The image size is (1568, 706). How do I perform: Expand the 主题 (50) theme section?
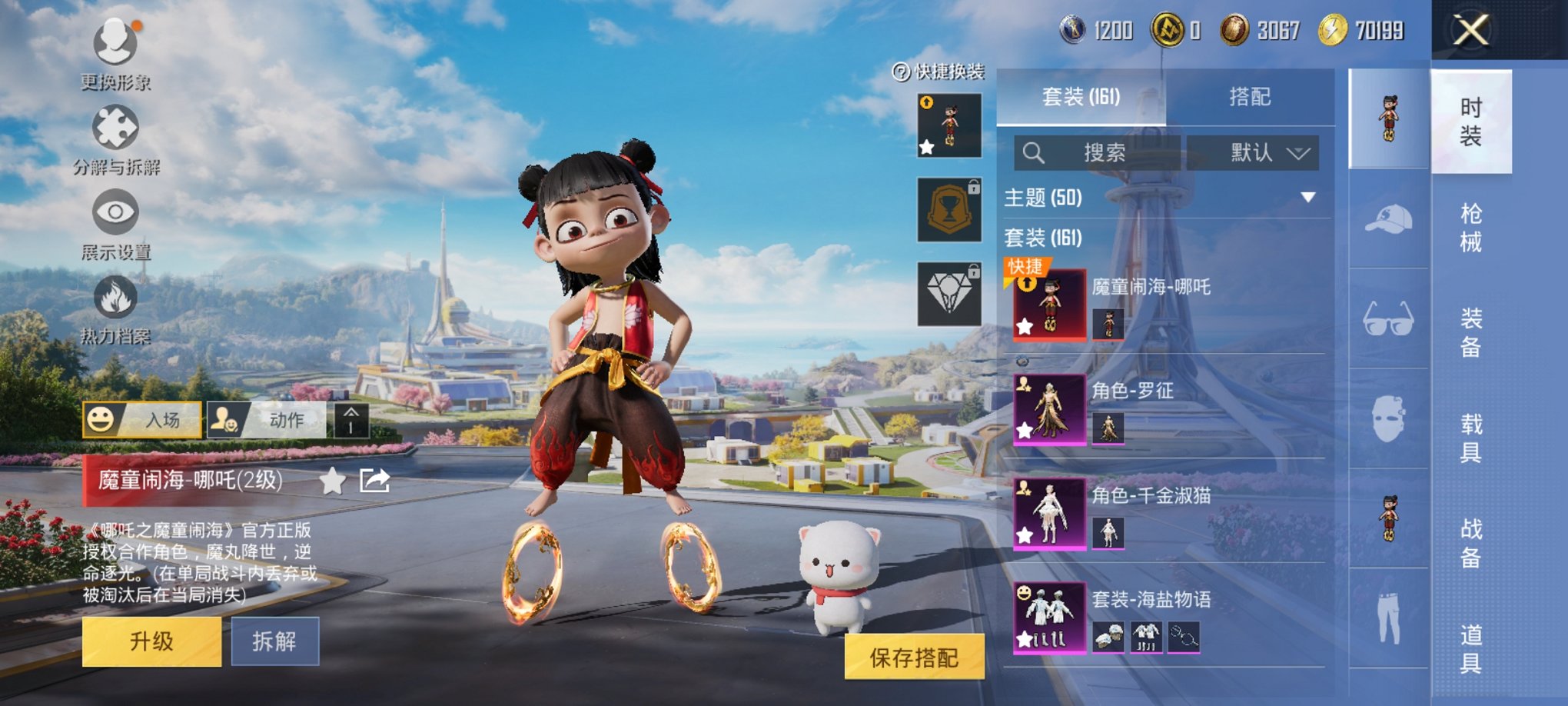point(1307,198)
